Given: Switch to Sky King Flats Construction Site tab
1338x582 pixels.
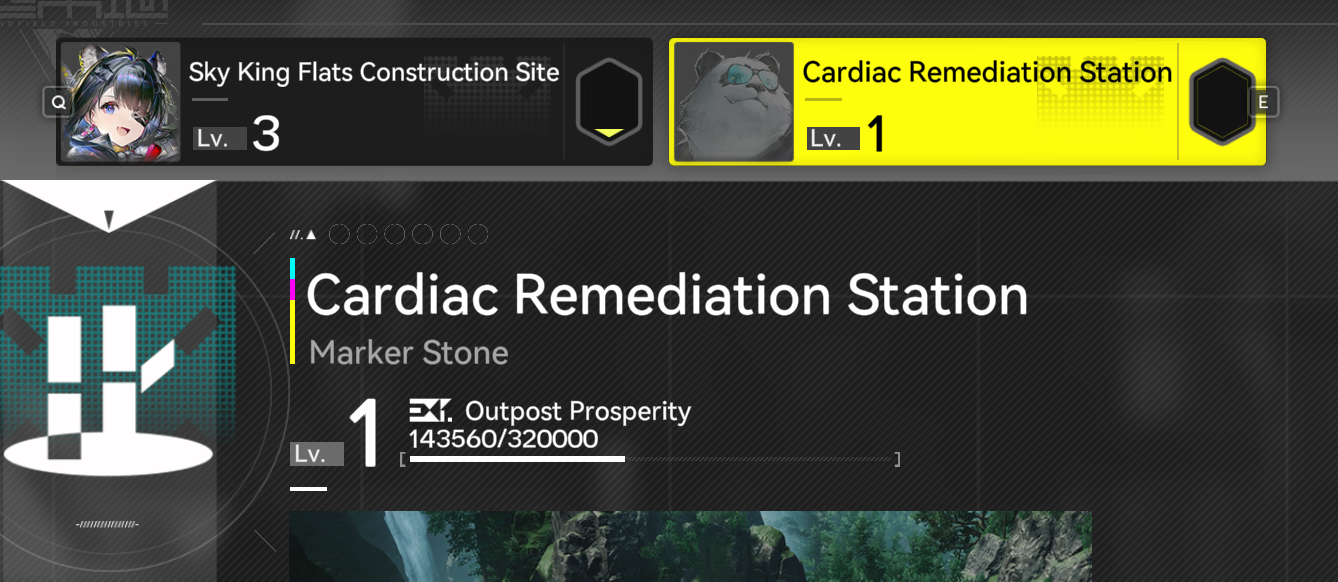Looking at the screenshot, I should pyautogui.click(x=354, y=102).
